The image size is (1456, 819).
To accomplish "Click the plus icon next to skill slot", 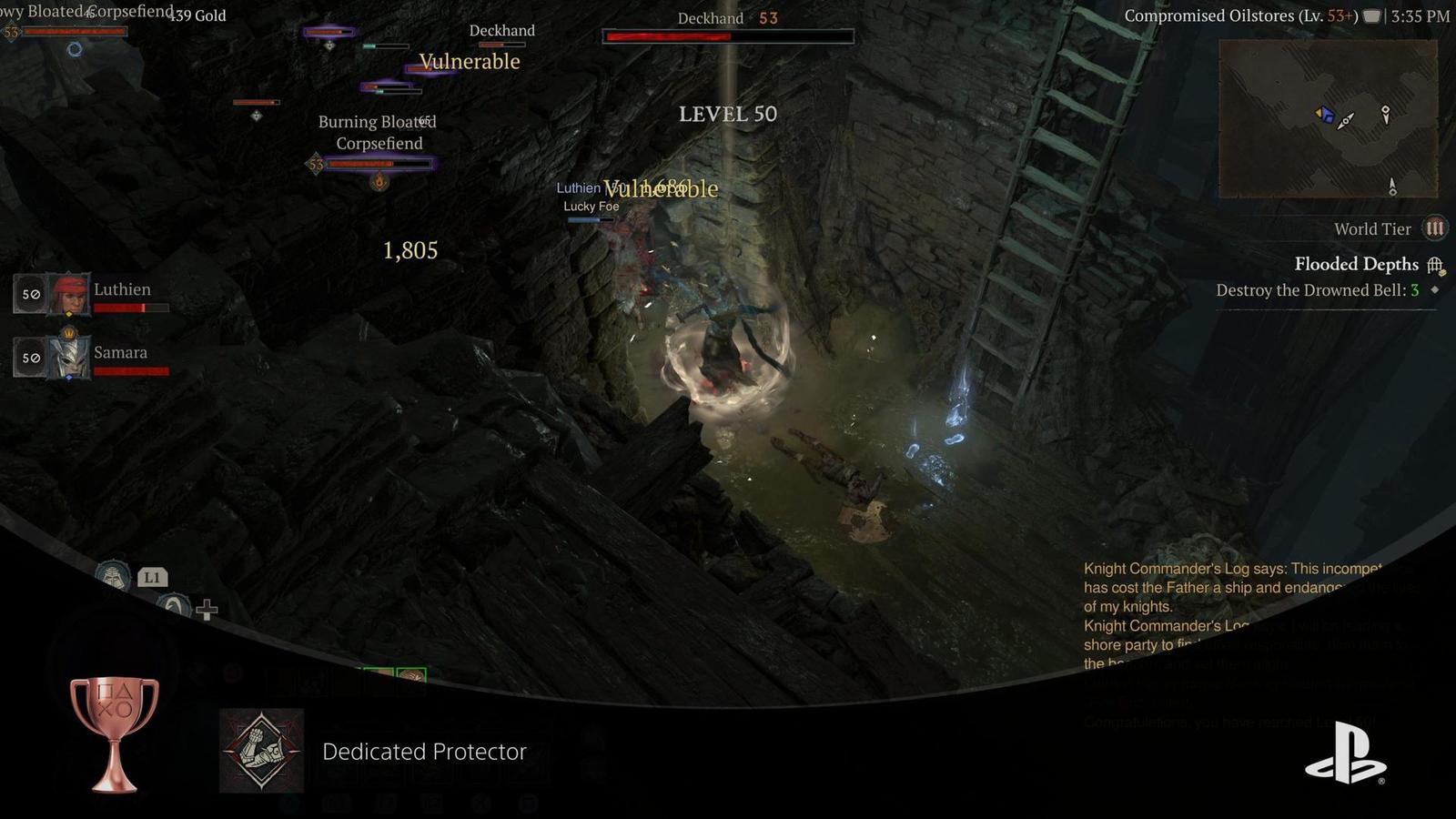I will pyautogui.click(x=207, y=610).
